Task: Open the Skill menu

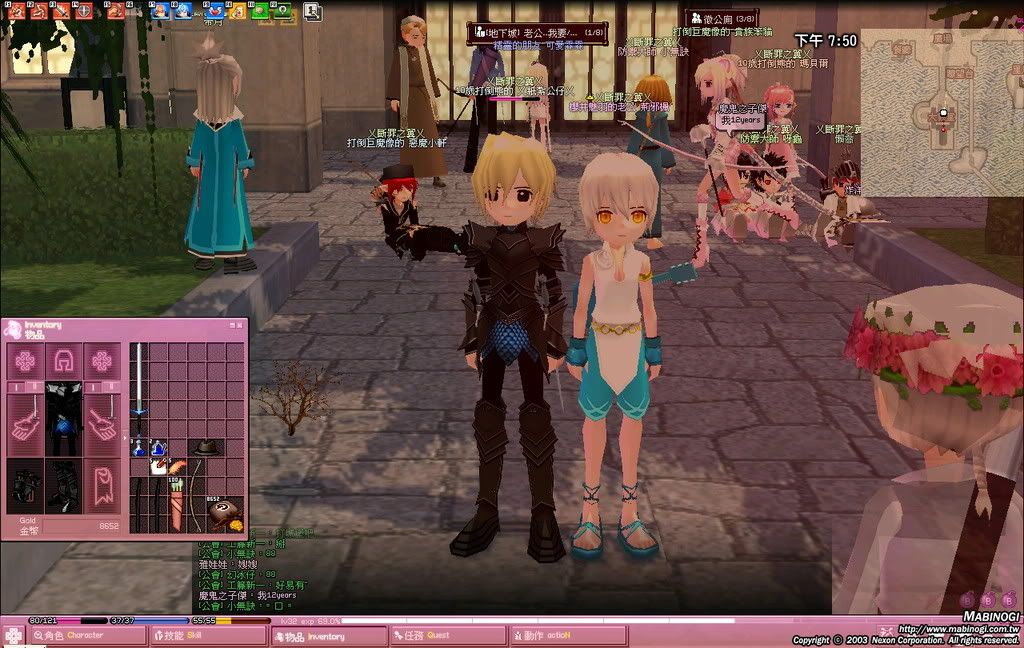Action: click(x=208, y=636)
